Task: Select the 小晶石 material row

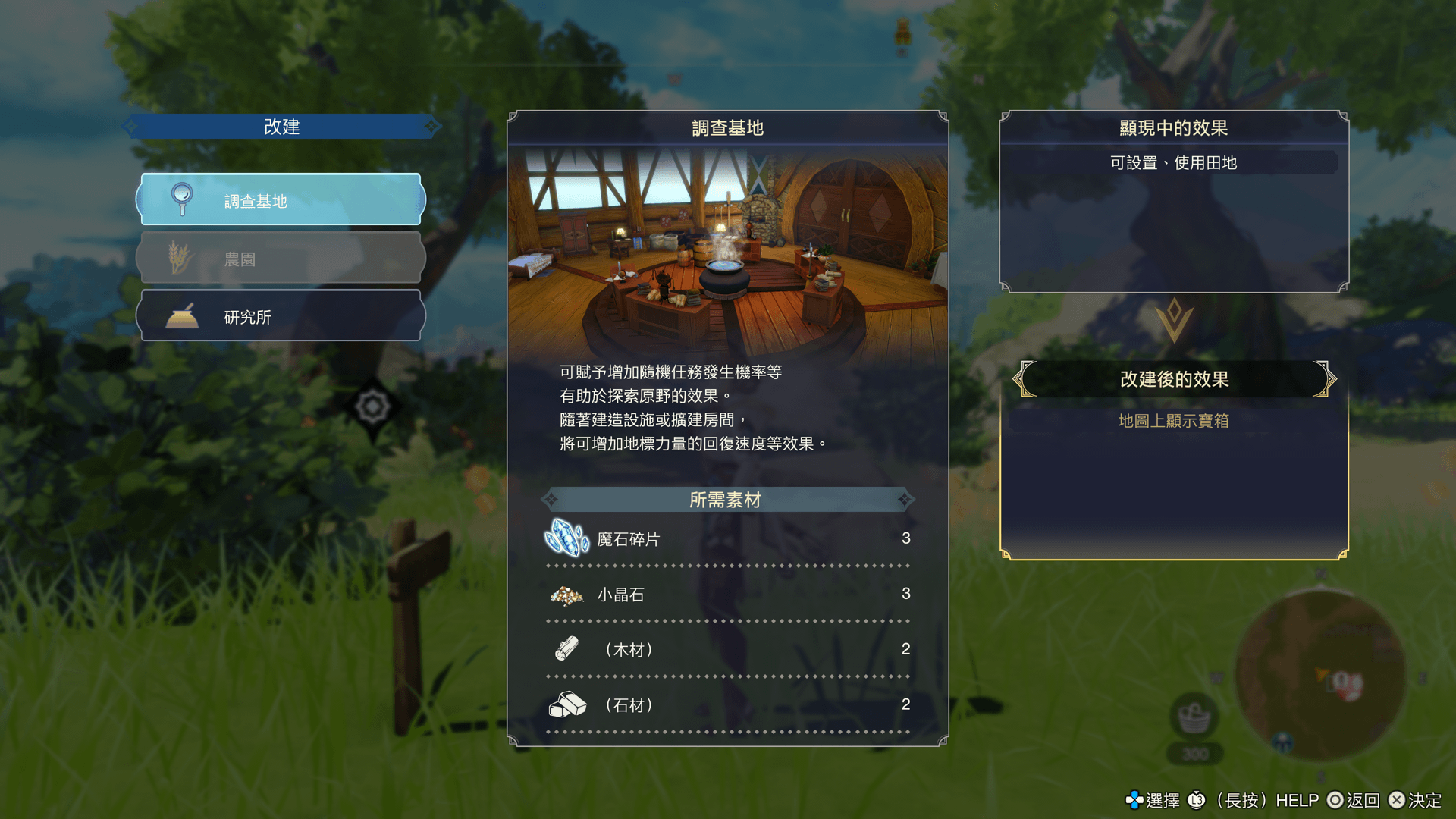Action: click(726, 594)
